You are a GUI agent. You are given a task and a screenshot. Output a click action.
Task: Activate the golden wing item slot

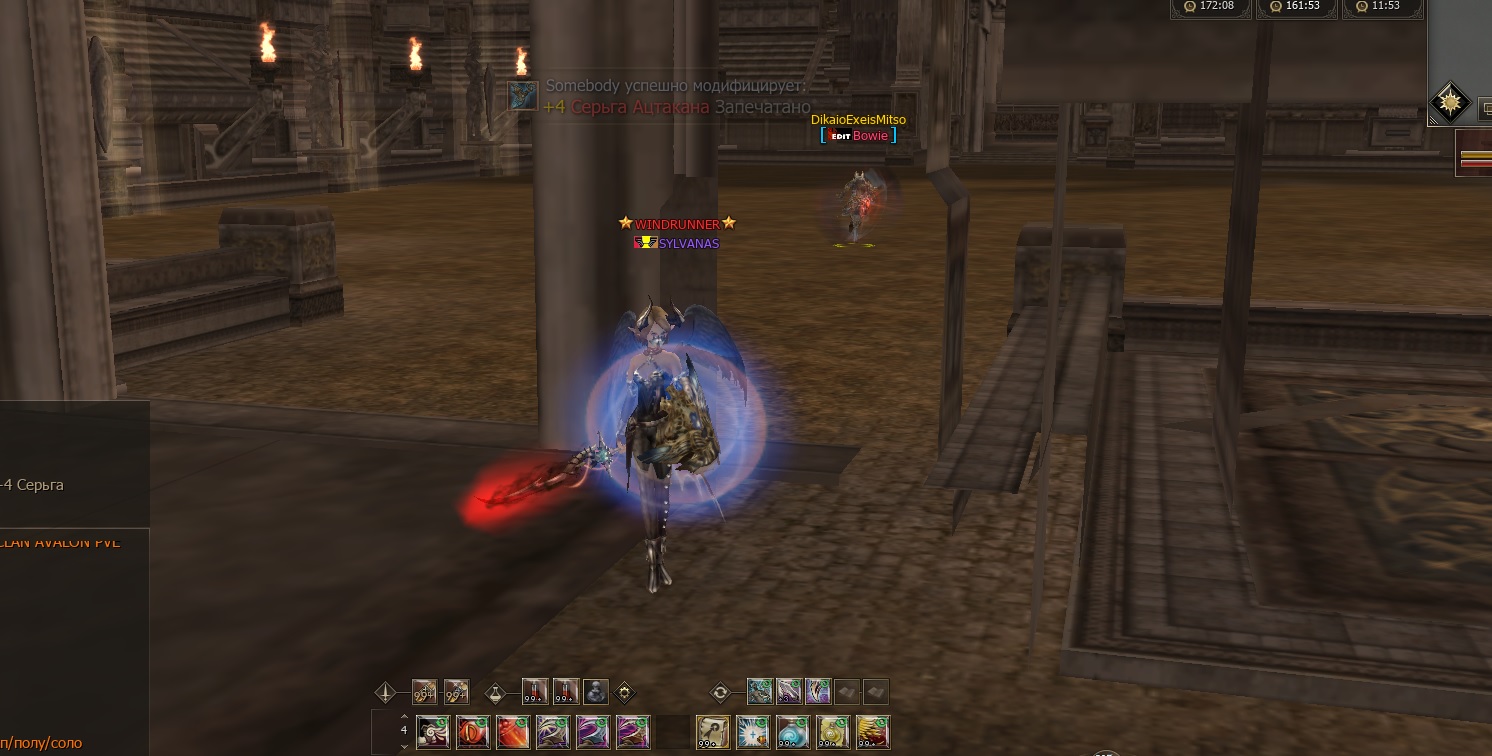(x=873, y=732)
